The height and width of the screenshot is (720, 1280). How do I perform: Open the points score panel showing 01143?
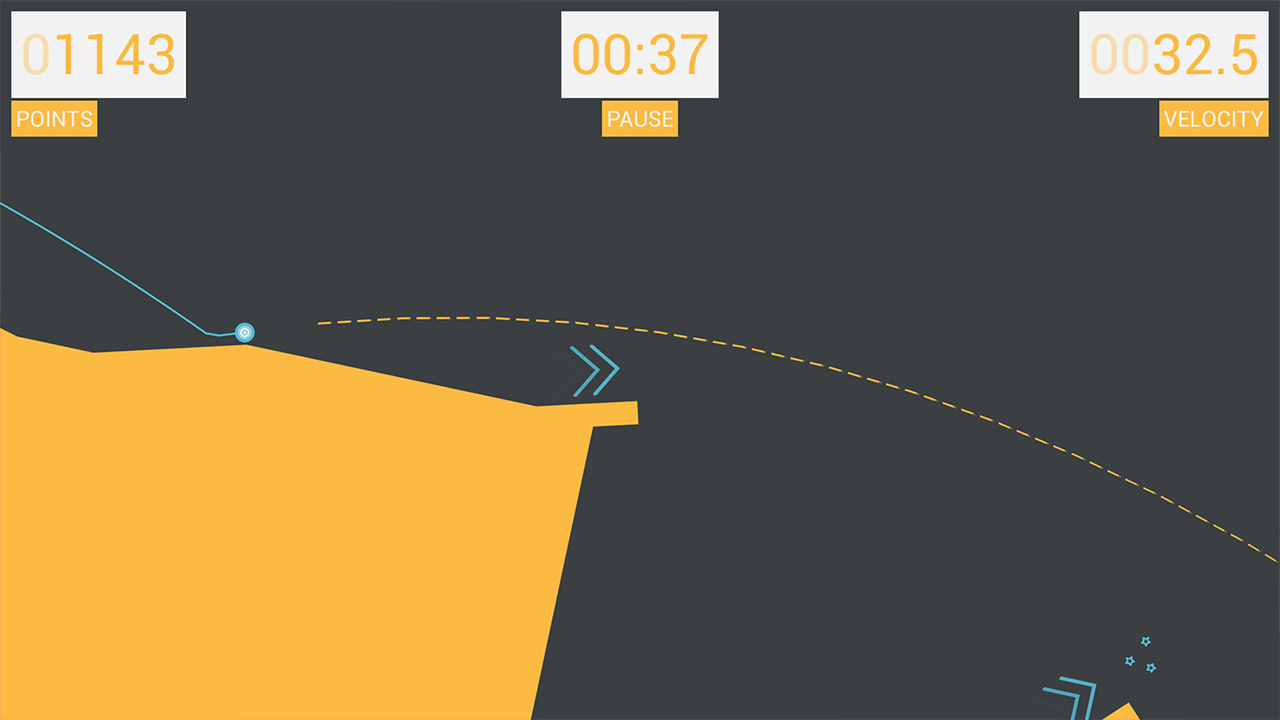click(x=97, y=55)
